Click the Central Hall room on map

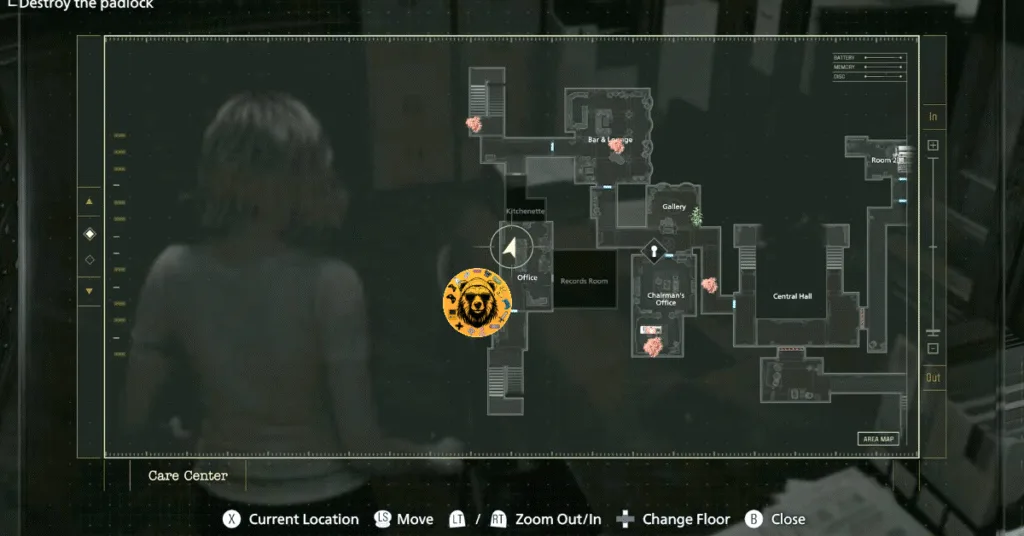pyautogui.click(x=792, y=296)
